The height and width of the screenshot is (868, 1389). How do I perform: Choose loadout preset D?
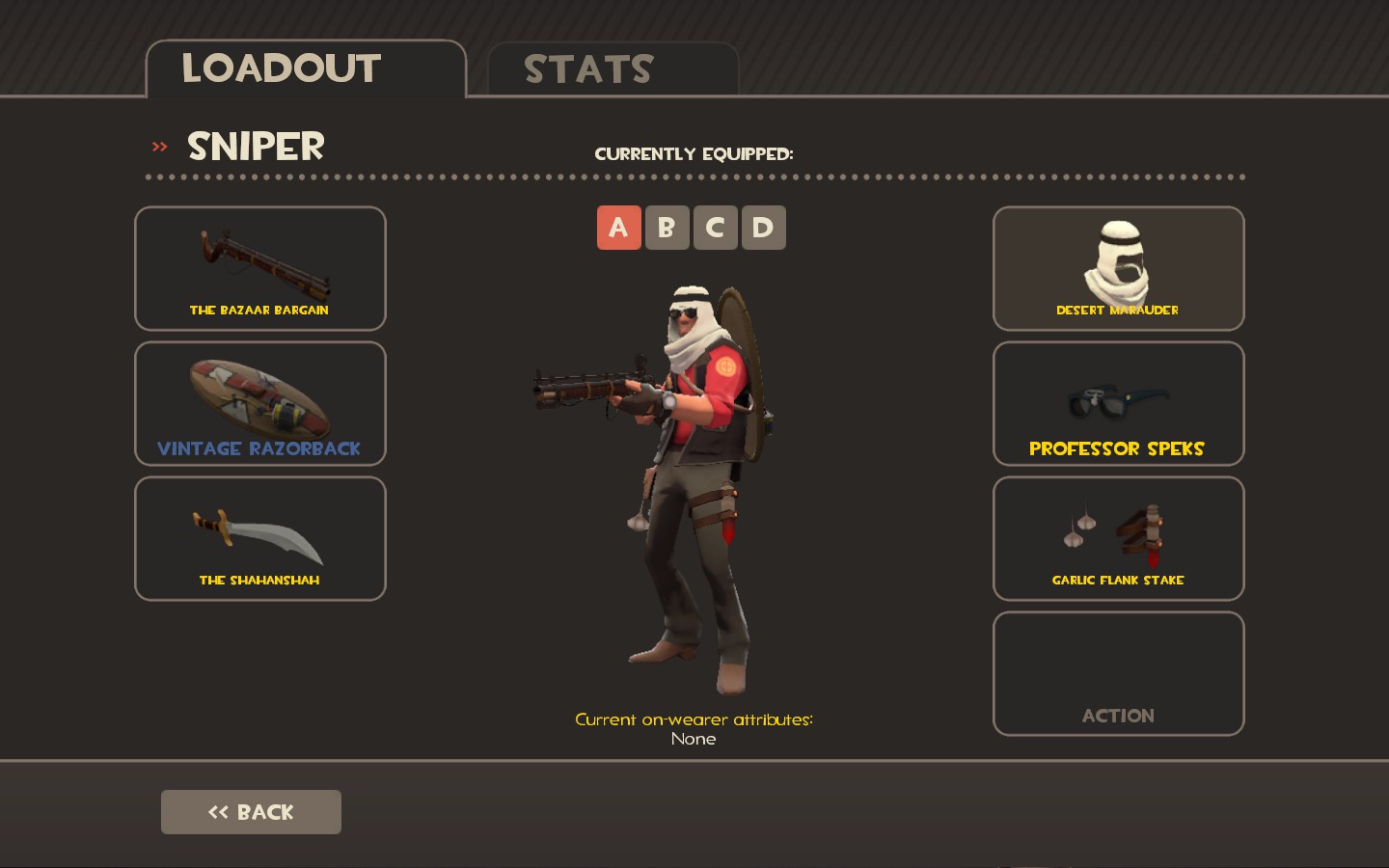point(763,228)
